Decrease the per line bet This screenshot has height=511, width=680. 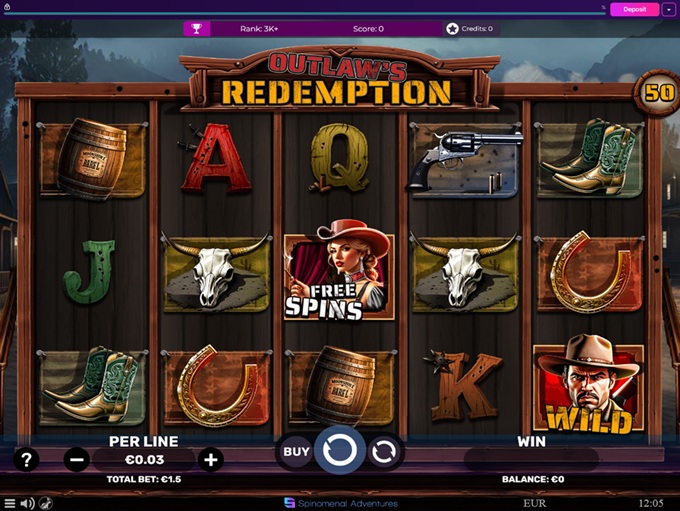coord(77,460)
